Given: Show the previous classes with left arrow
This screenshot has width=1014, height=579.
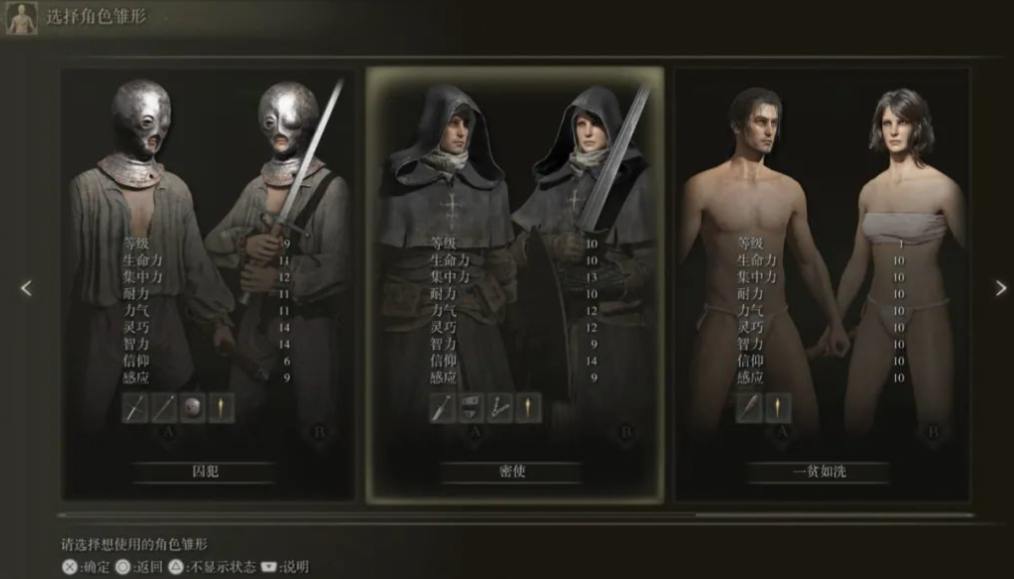Looking at the screenshot, I should tap(26, 288).
